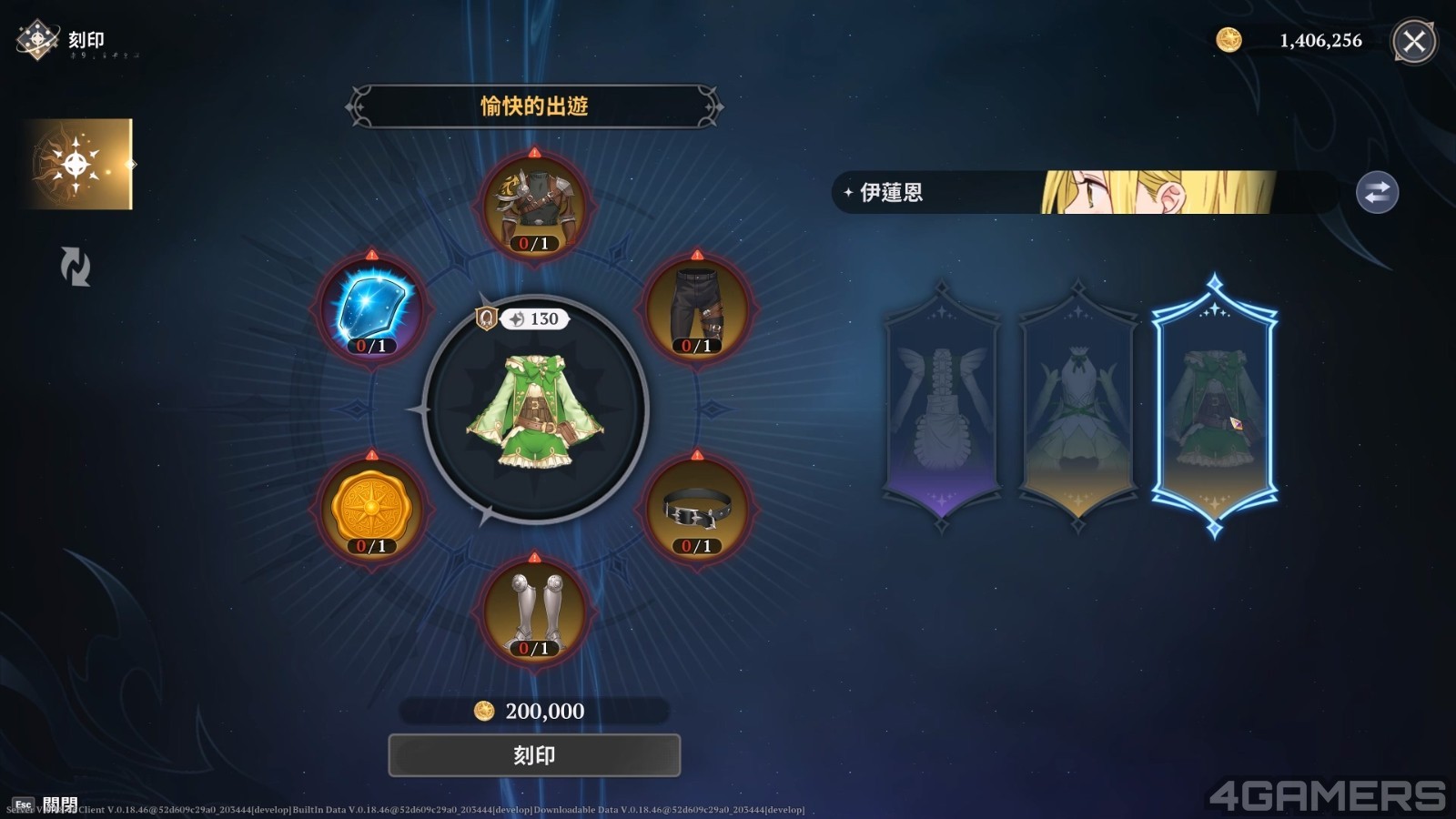Switch to the cycling arrows tab
This screenshot has width=1456, height=819.
click(75, 267)
